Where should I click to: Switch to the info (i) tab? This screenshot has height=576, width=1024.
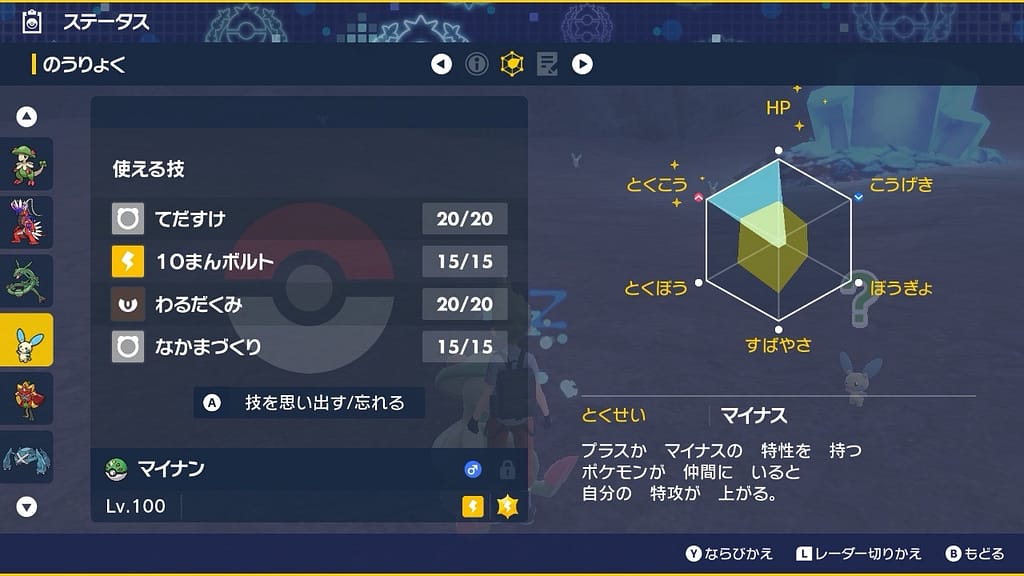tap(477, 65)
